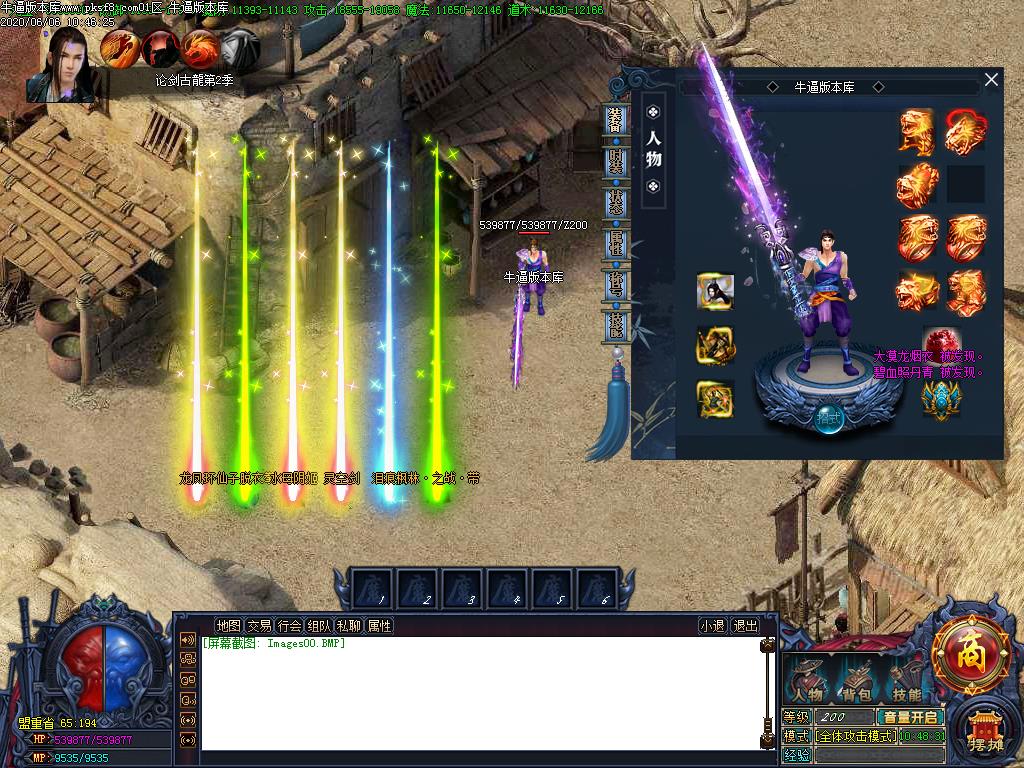Click the 退出 exit button
The image size is (1024, 768).
click(746, 626)
